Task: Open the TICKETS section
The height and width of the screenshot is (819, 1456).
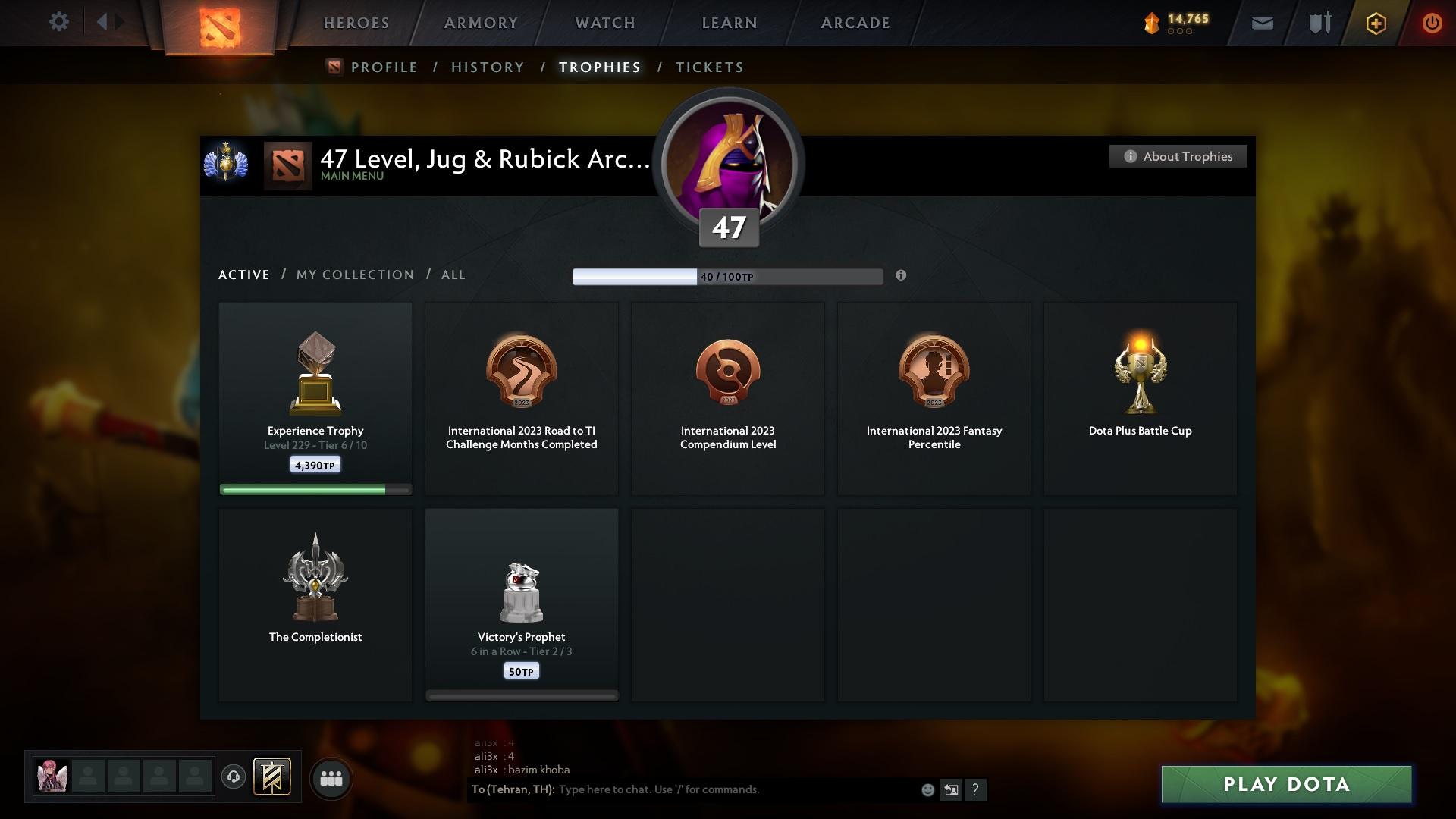Action: coord(708,67)
